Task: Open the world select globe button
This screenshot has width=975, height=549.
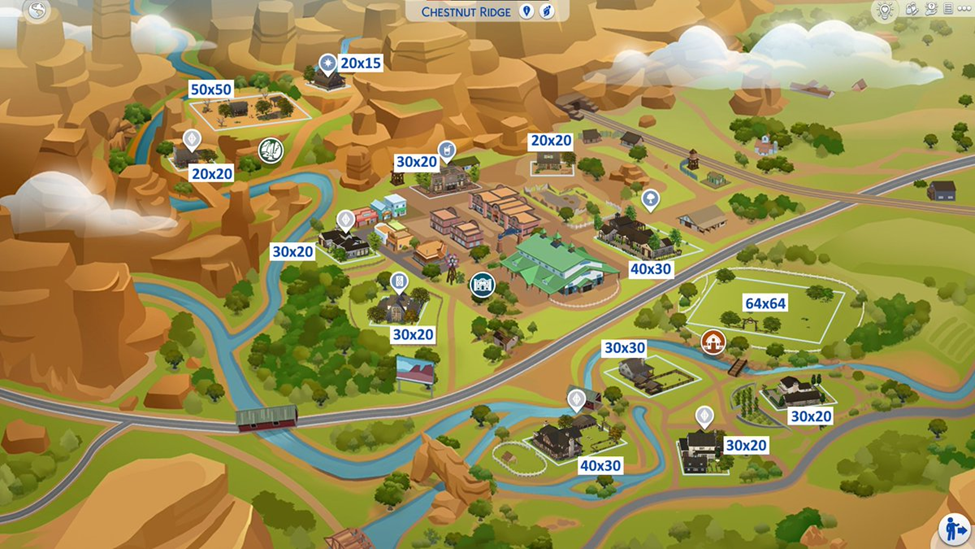Action: [x=38, y=11]
